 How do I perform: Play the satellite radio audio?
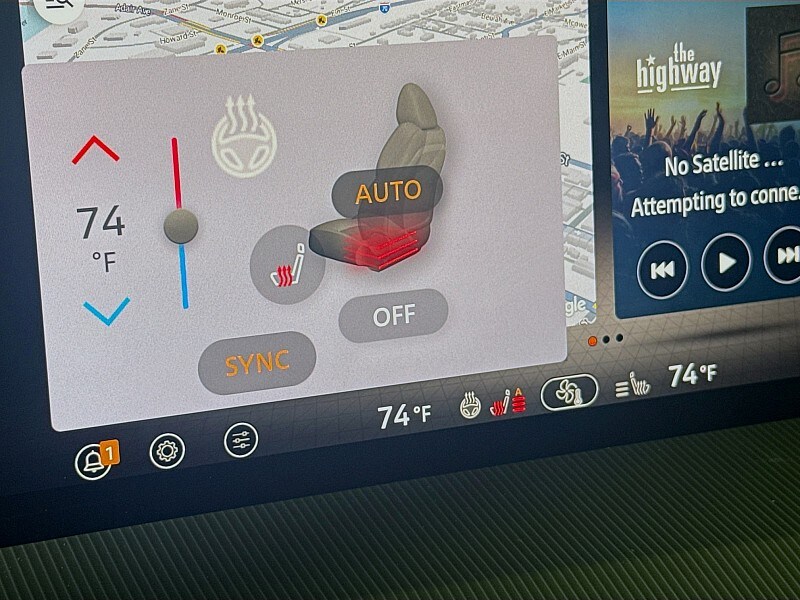point(726,262)
